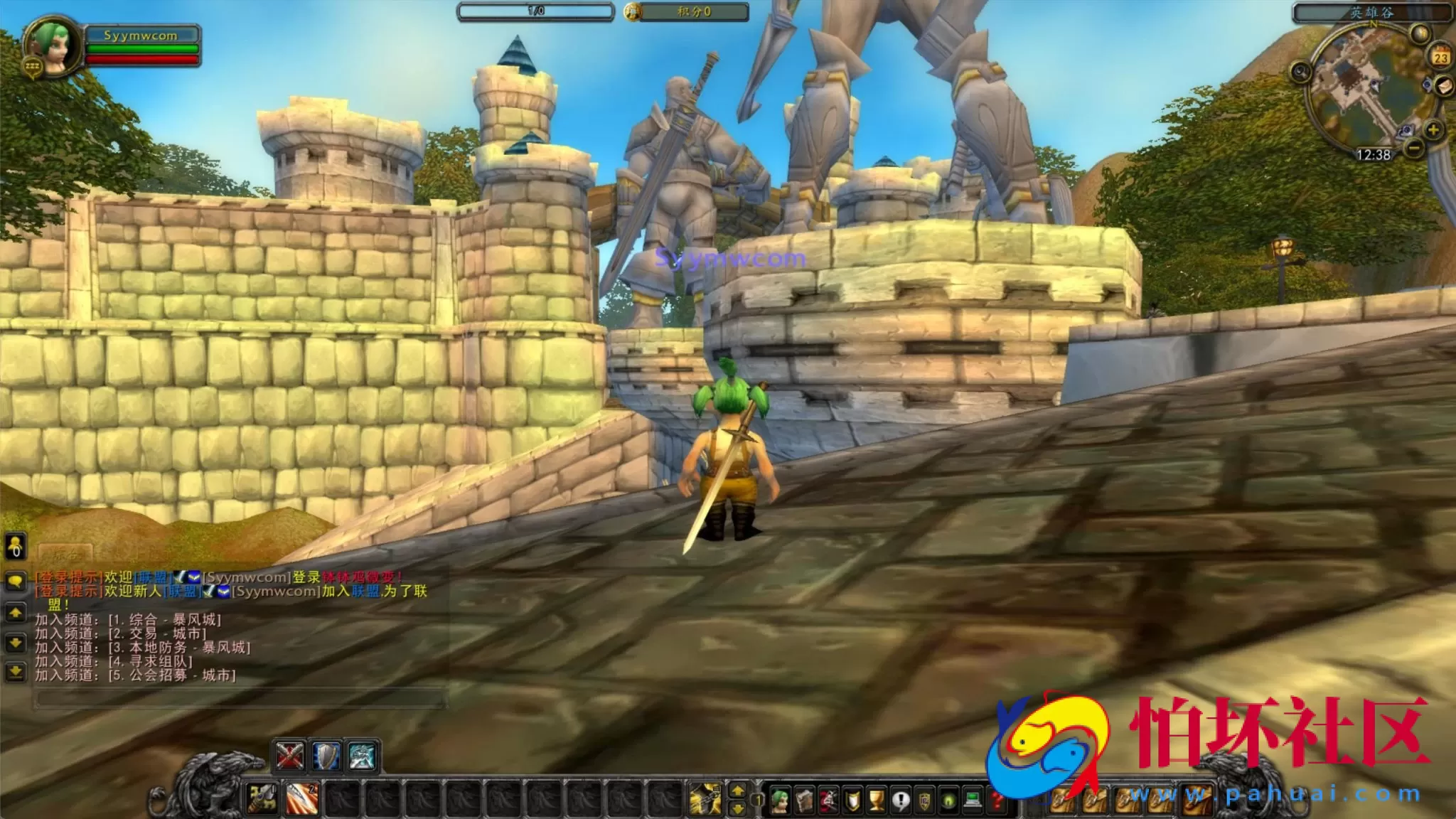Open the quest log exclamation-bubble icon

coord(900,801)
